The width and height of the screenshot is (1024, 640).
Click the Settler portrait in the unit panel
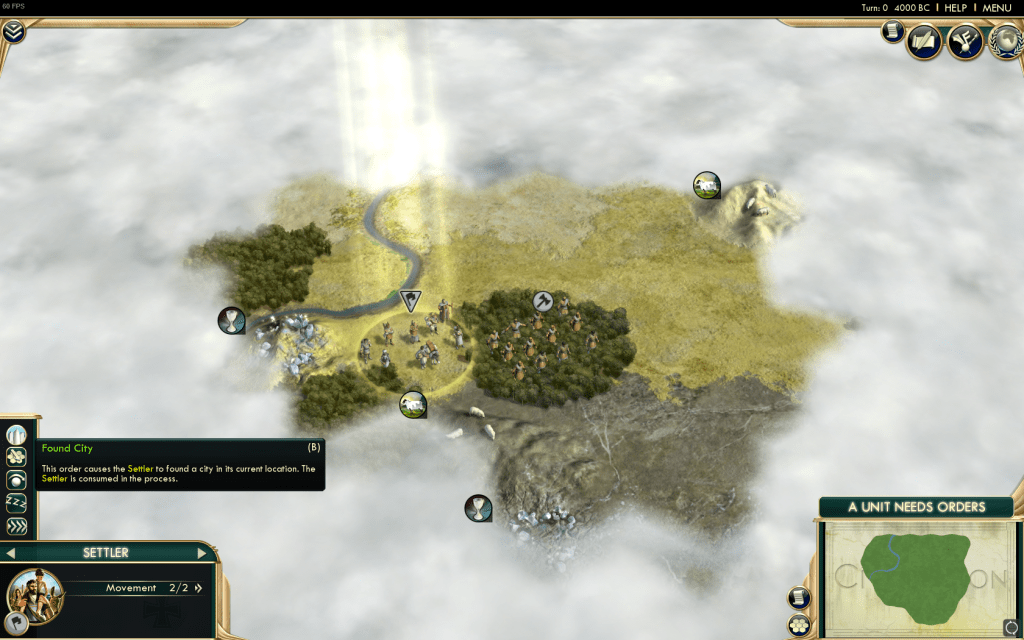pyautogui.click(x=34, y=594)
